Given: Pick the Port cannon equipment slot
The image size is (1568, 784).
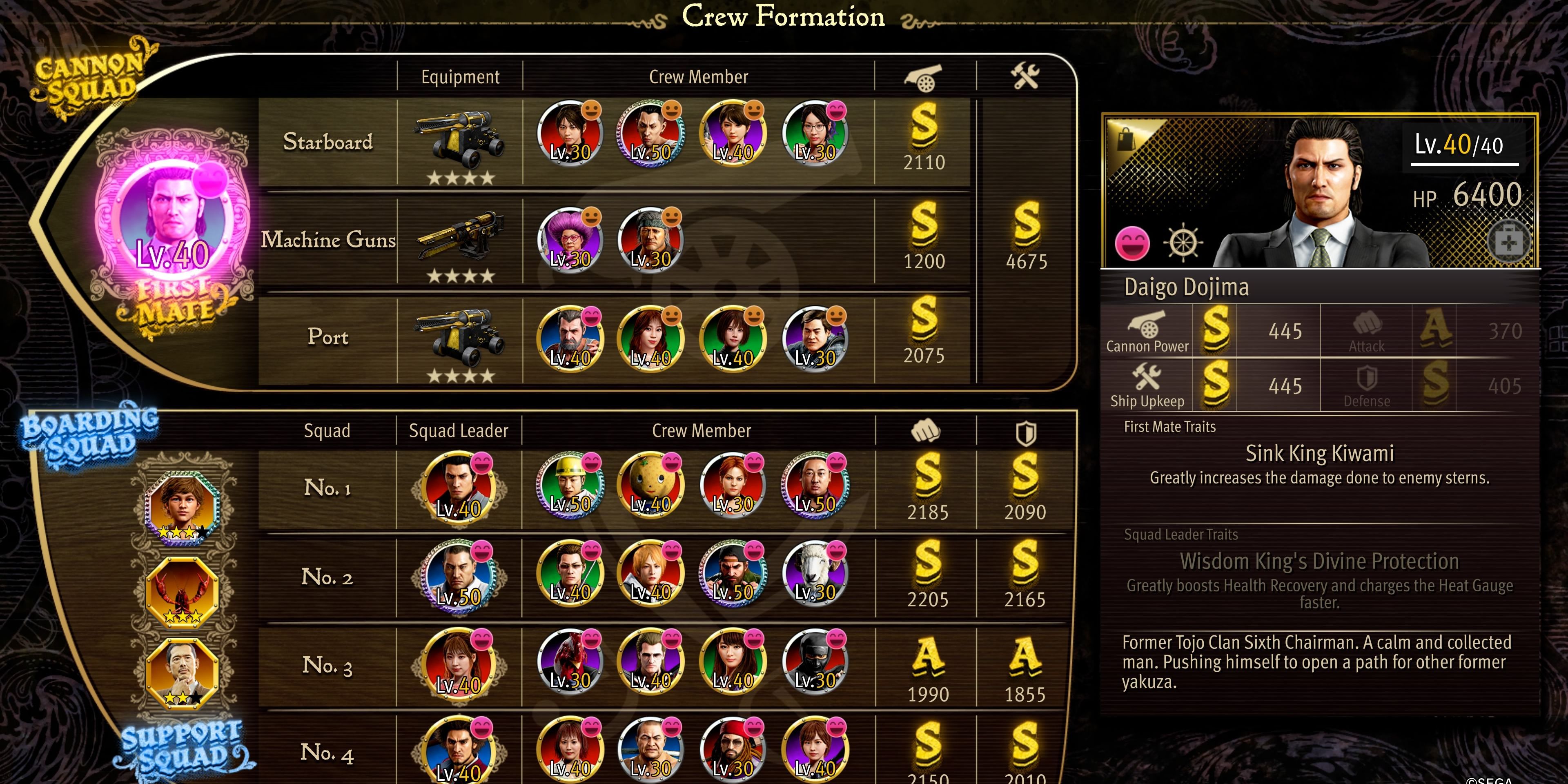Looking at the screenshot, I should pyautogui.click(x=459, y=336).
